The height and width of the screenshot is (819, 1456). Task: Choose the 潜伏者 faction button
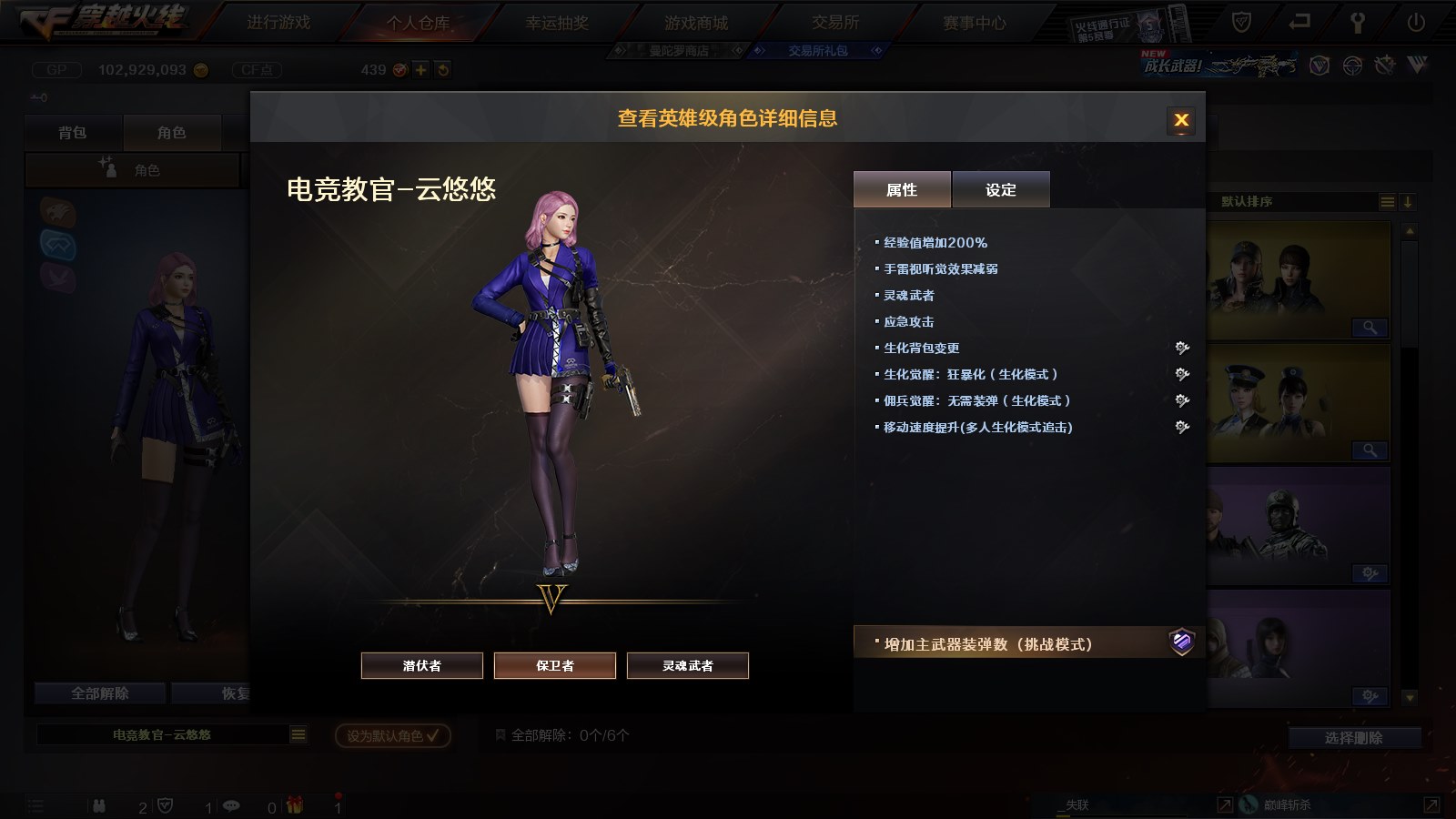tap(422, 665)
